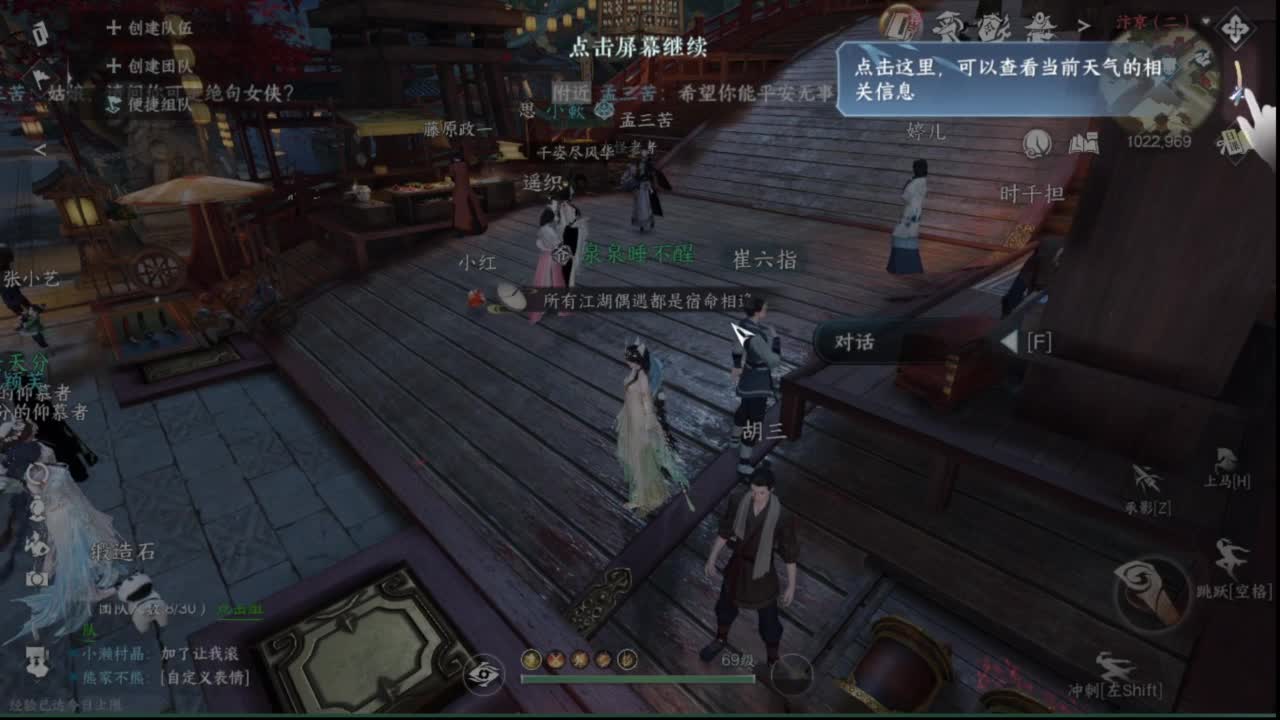Click the green health progress bar
1280x720 pixels.
pyautogui.click(x=639, y=679)
